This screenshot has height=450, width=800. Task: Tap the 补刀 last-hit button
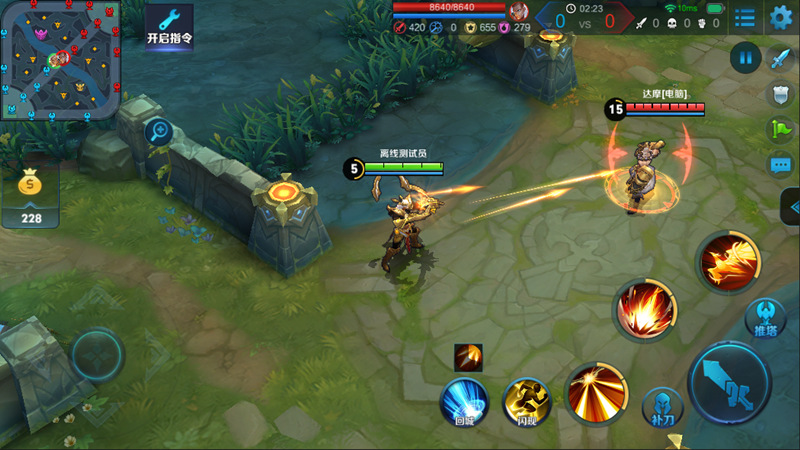662,406
